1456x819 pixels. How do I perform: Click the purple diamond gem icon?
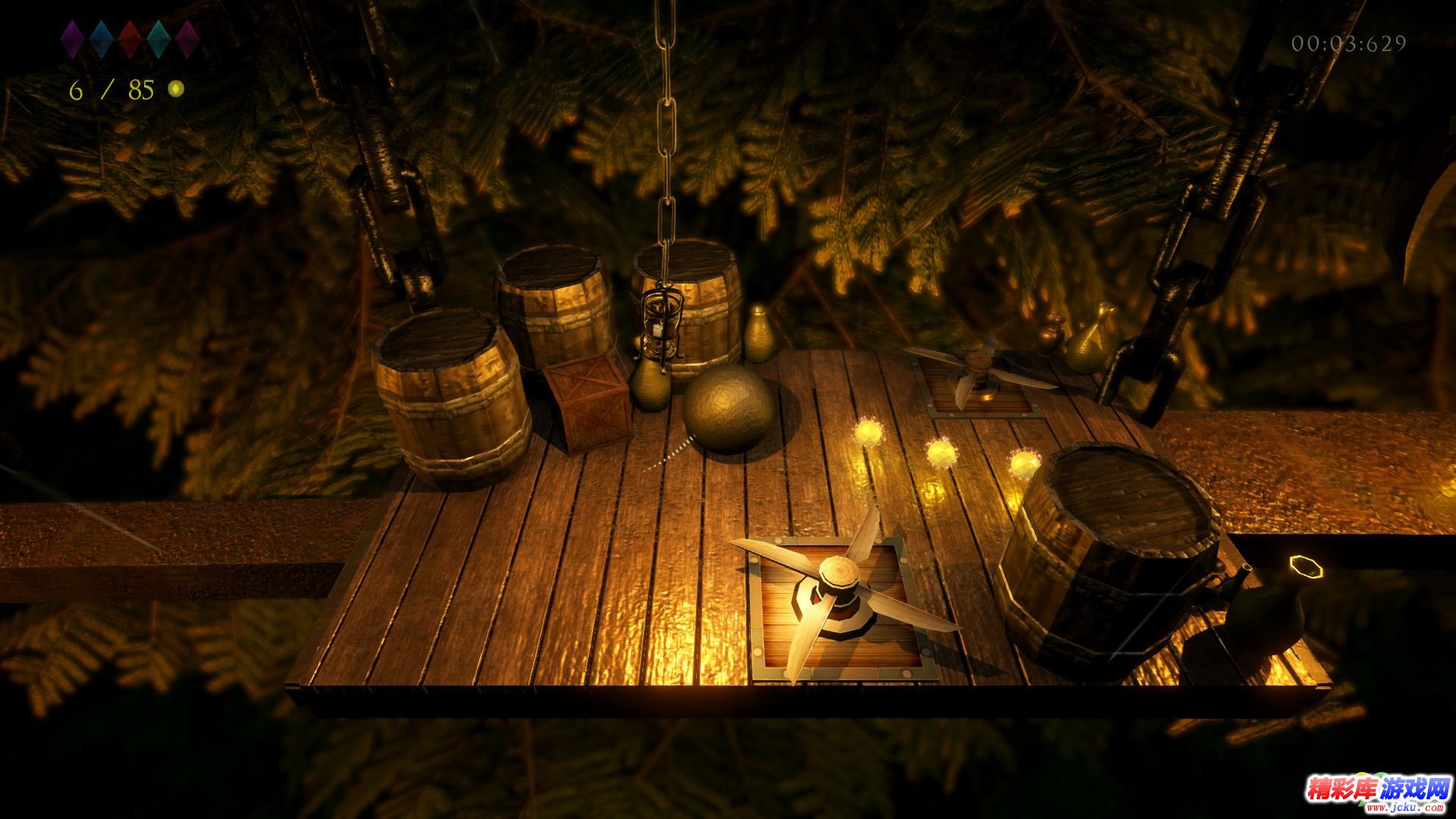coord(72,39)
